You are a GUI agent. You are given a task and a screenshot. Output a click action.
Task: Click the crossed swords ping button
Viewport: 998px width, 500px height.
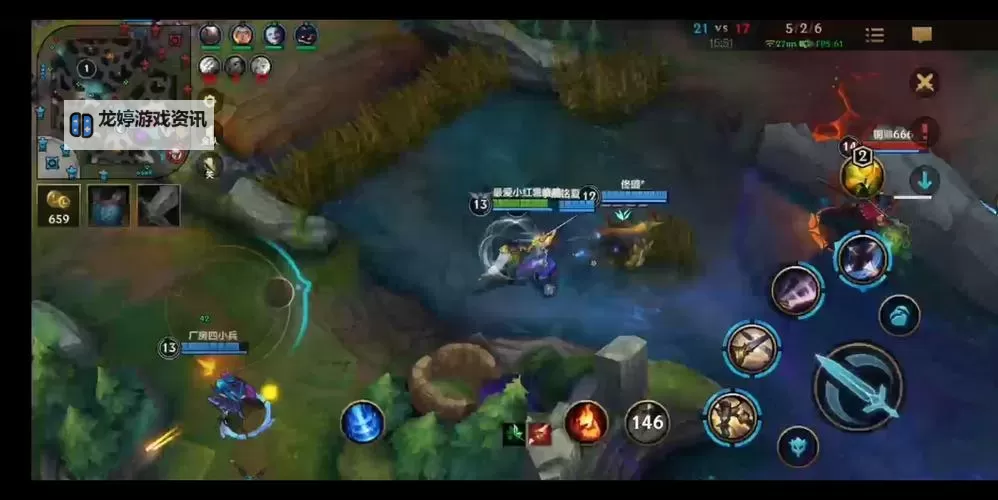924,83
